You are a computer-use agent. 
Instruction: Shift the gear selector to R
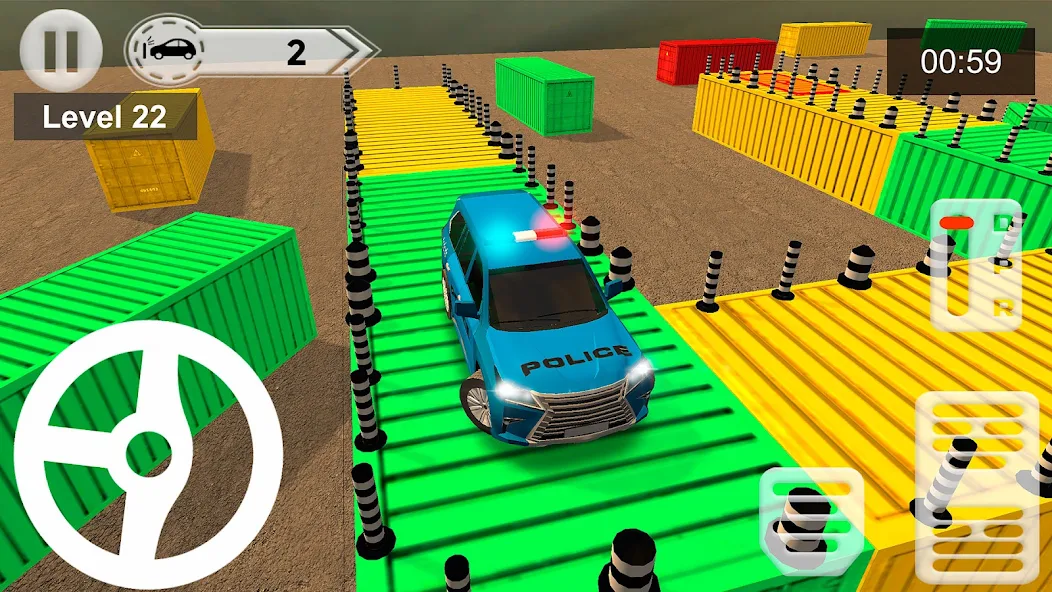(x=1002, y=309)
